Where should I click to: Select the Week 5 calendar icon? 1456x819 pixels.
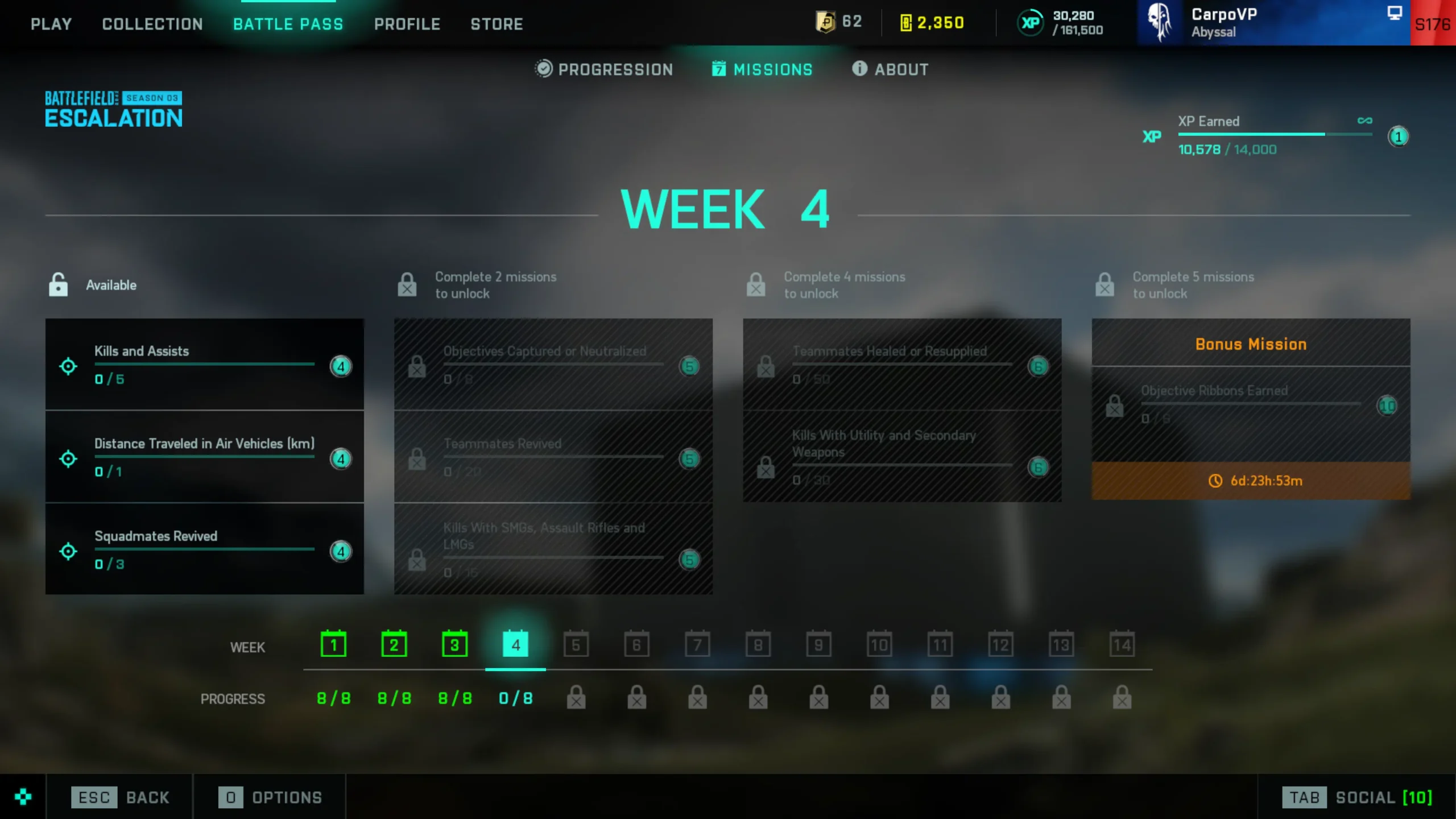click(576, 644)
